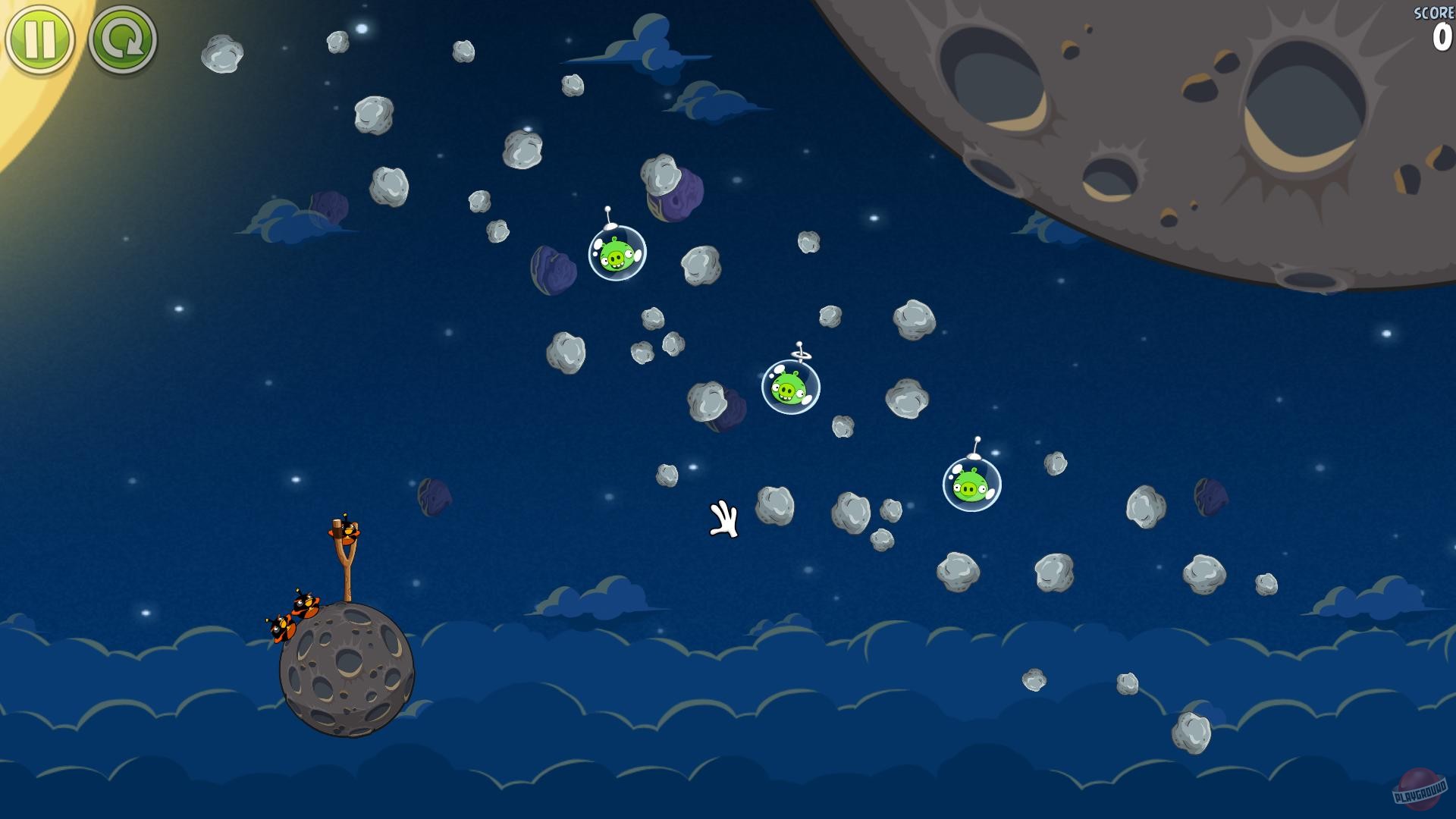Select the middle pig inside its bubble
Viewport: 1456px width, 819px height.
coord(789,387)
